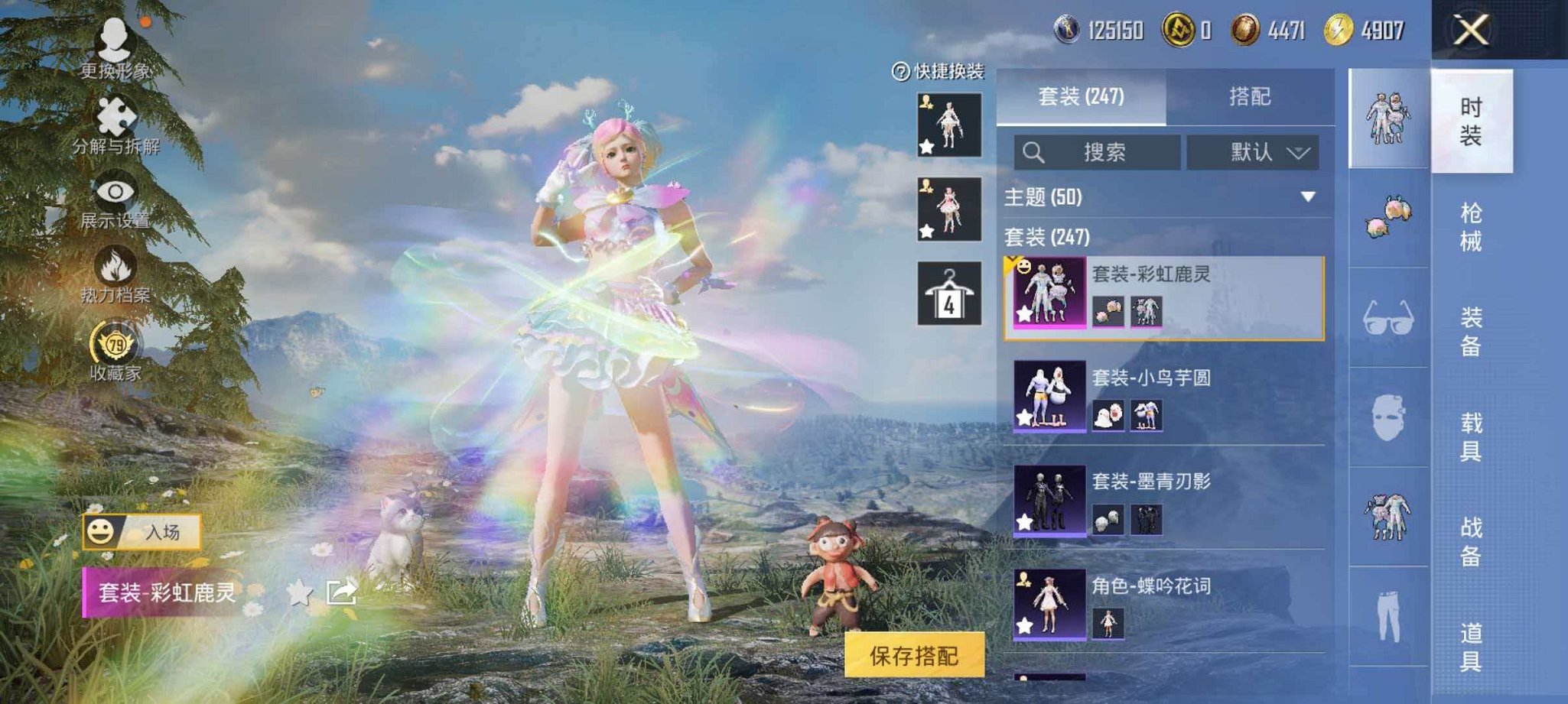Click the 搜索 search input field
The image size is (1568, 704).
[x=1098, y=152]
